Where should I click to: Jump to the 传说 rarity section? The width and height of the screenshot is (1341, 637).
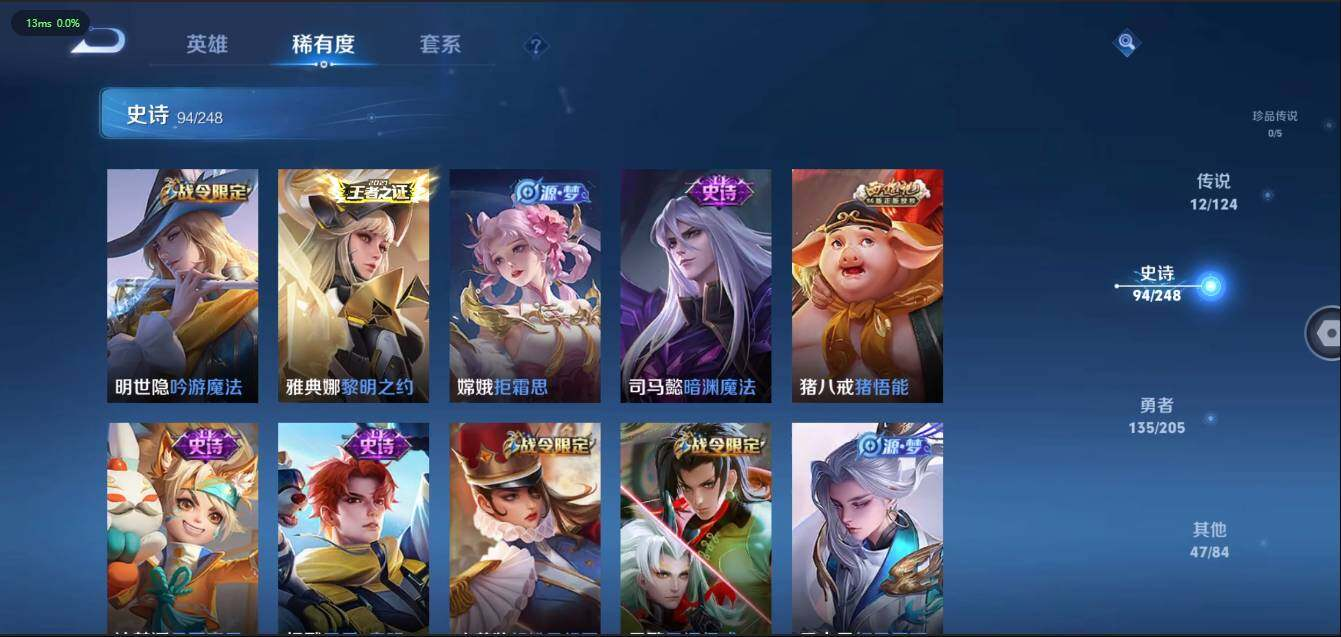1213,191
